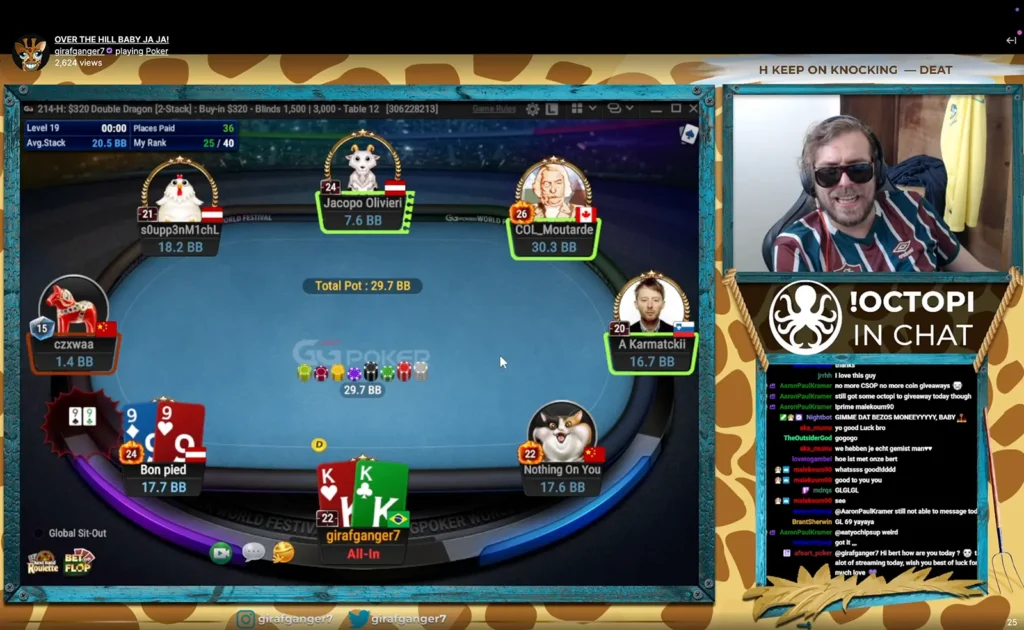1024x630 pixels.
Task: Open the stacked tables view dropdown
Action: 620,108
